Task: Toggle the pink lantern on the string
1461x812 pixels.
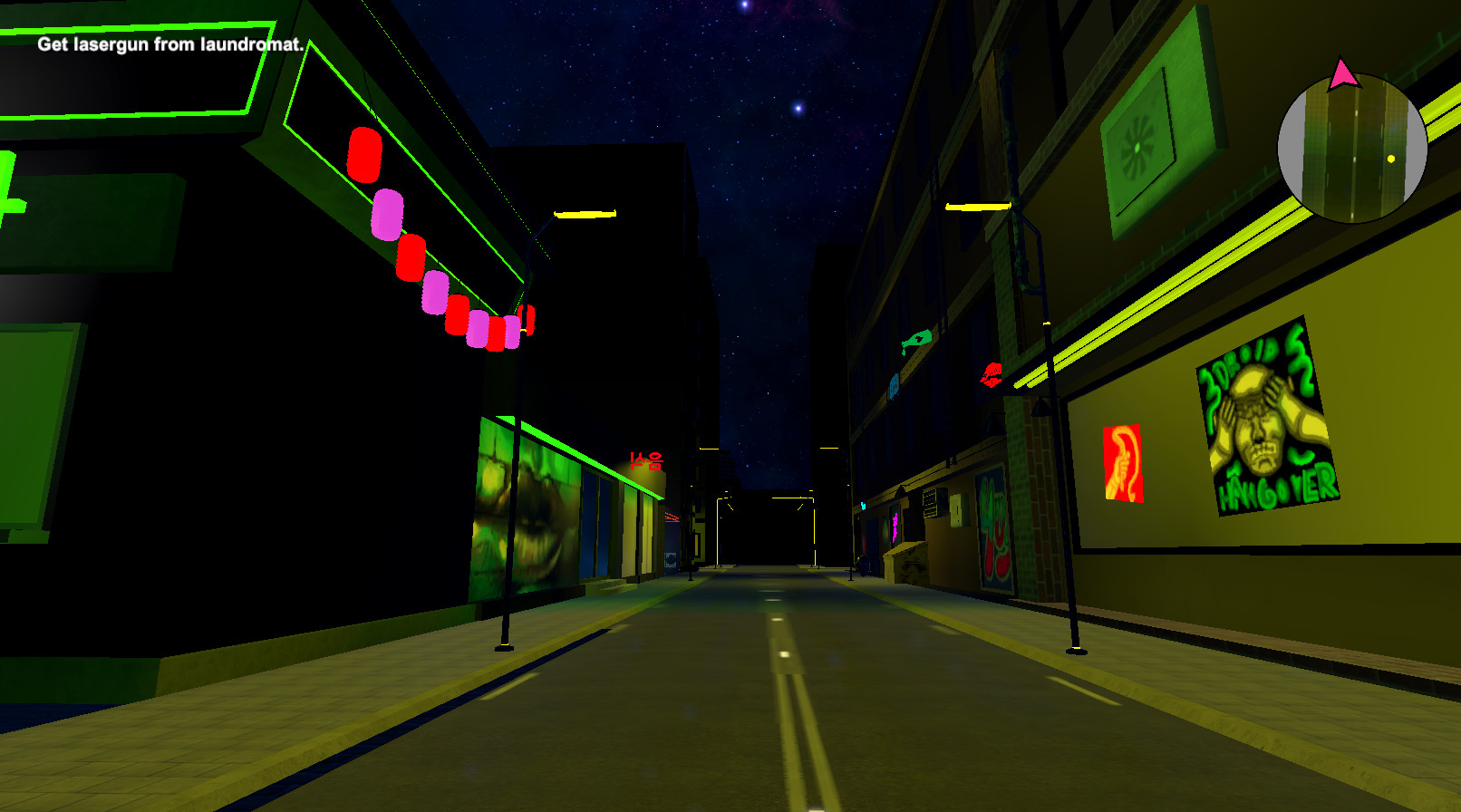Action: pyautogui.click(x=388, y=215)
